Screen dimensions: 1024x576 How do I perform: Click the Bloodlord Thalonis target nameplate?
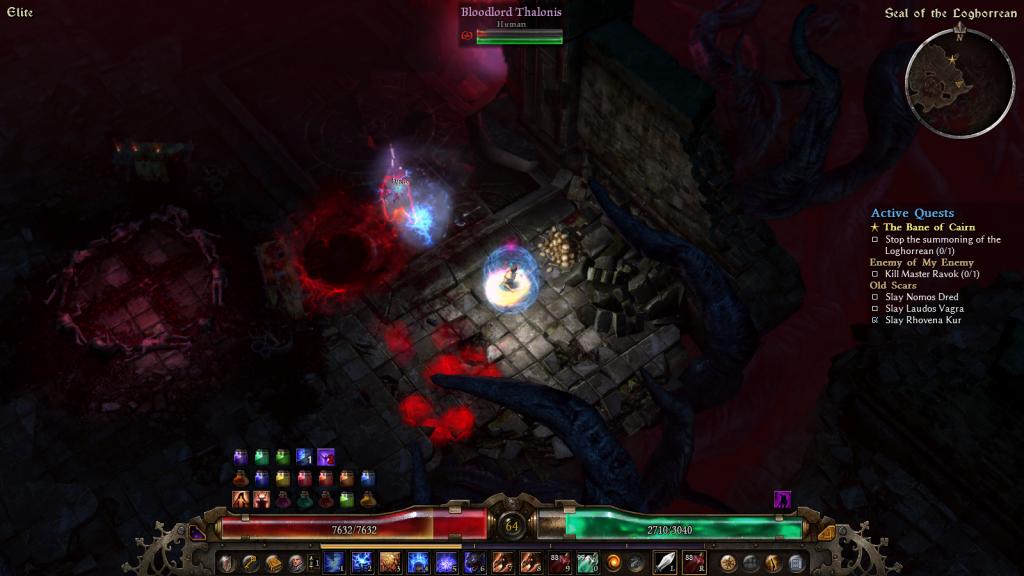pyautogui.click(x=511, y=12)
